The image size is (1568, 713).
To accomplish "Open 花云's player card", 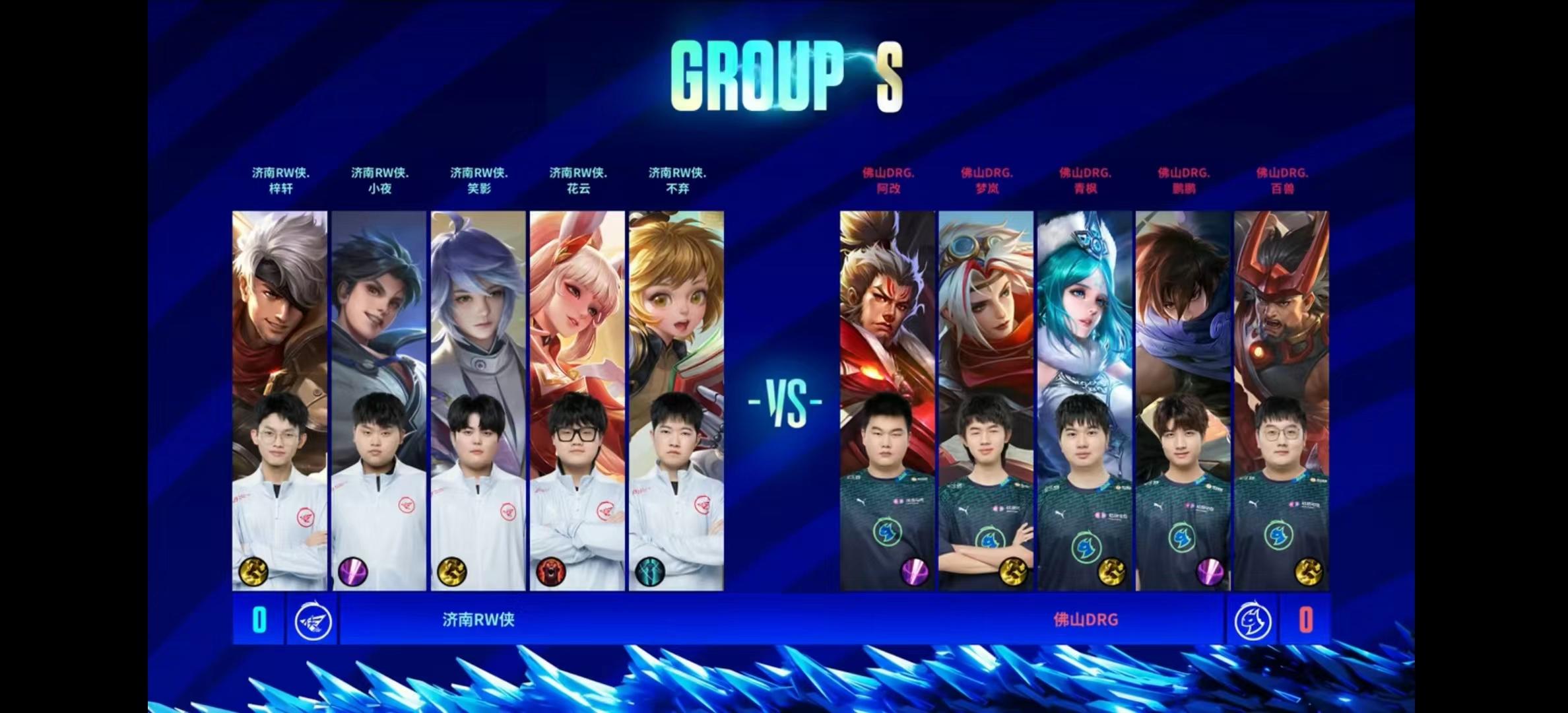I will point(577,399).
